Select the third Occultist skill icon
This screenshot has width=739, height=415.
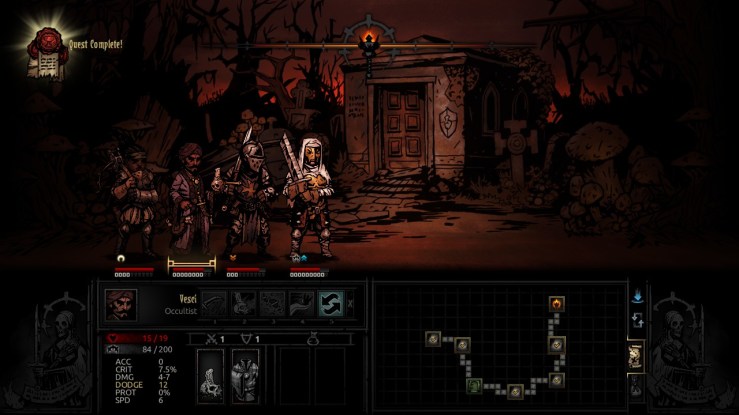pyautogui.click(x=272, y=303)
